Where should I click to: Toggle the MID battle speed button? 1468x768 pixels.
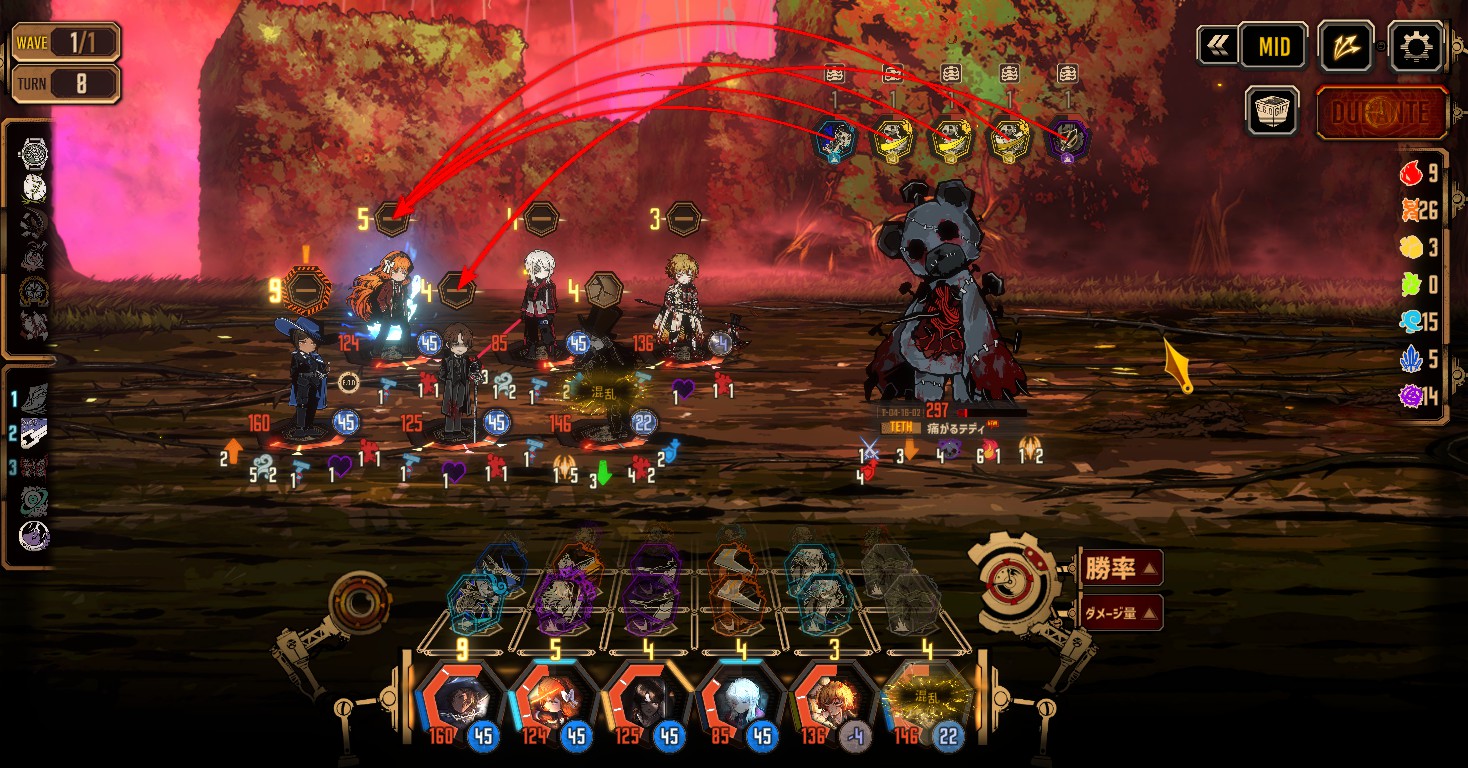(x=1273, y=46)
